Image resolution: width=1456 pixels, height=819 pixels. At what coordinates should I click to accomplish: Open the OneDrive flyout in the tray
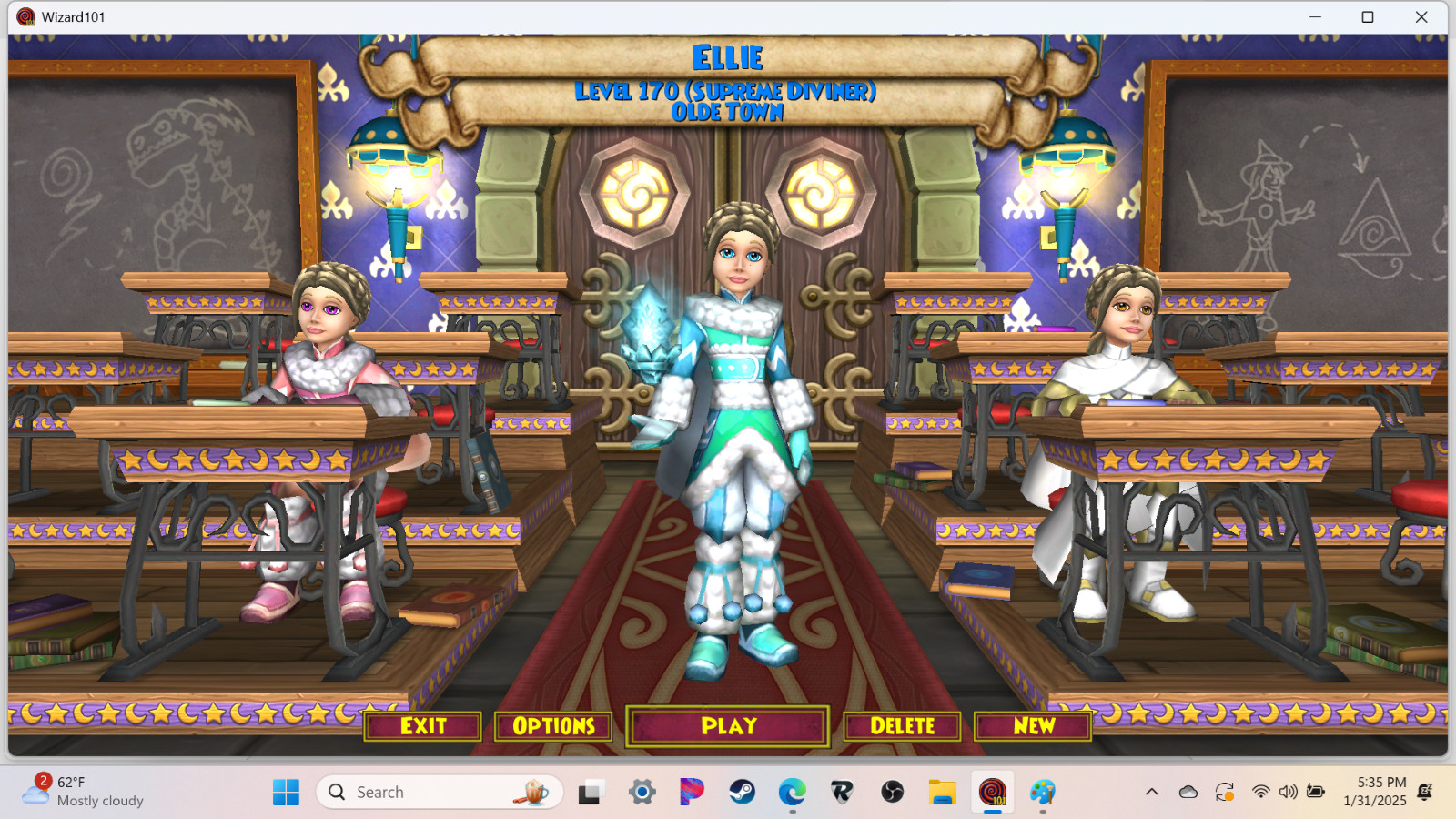(x=1188, y=791)
